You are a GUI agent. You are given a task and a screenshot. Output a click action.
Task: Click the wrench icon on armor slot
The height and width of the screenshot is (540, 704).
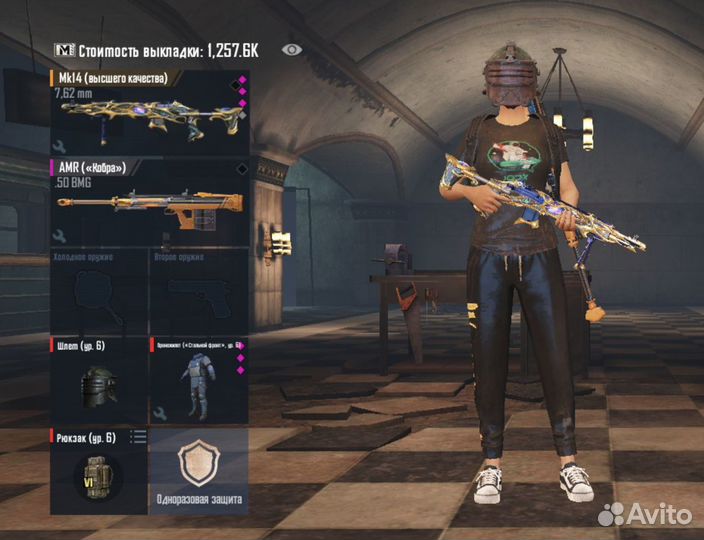[158, 413]
